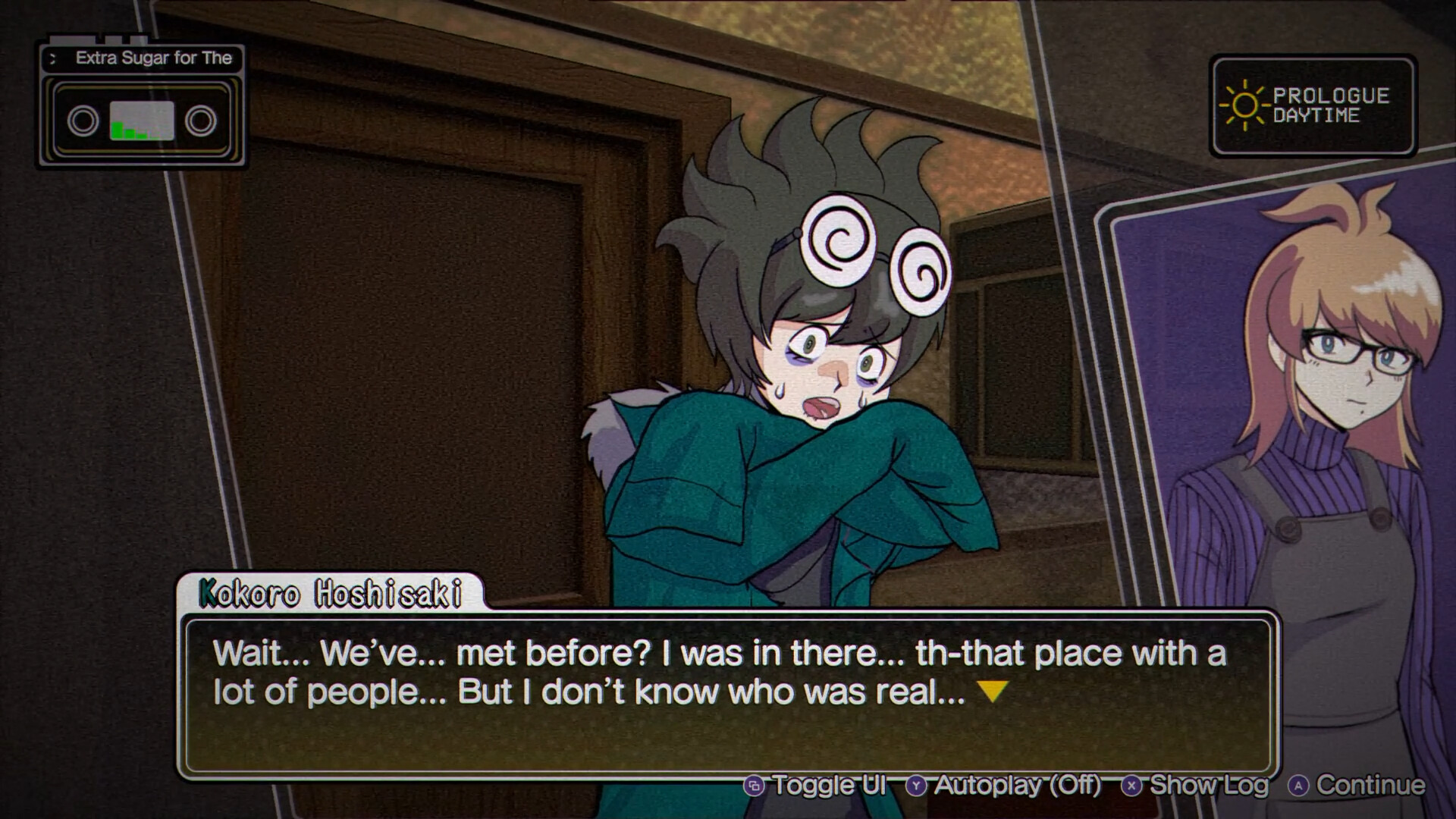Expand the chevron beside Extra Sugar for The
This screenshot has height=819, width=1456.
pos(52,58)
